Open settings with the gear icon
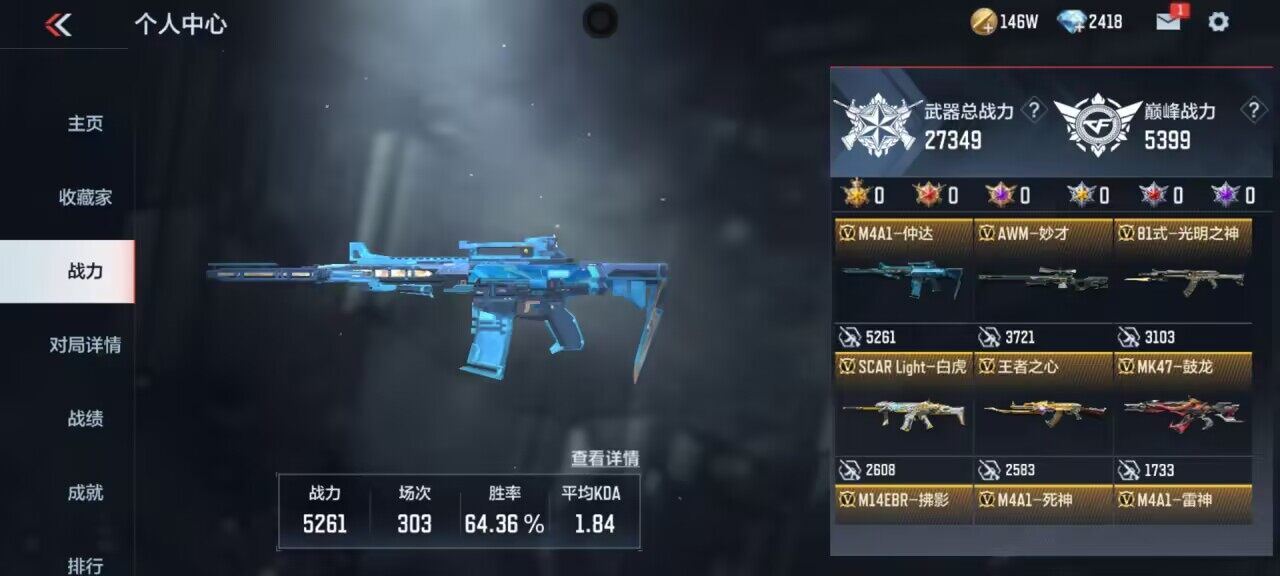Screen dimensions: 1280x576 [x=1218, y=21]
